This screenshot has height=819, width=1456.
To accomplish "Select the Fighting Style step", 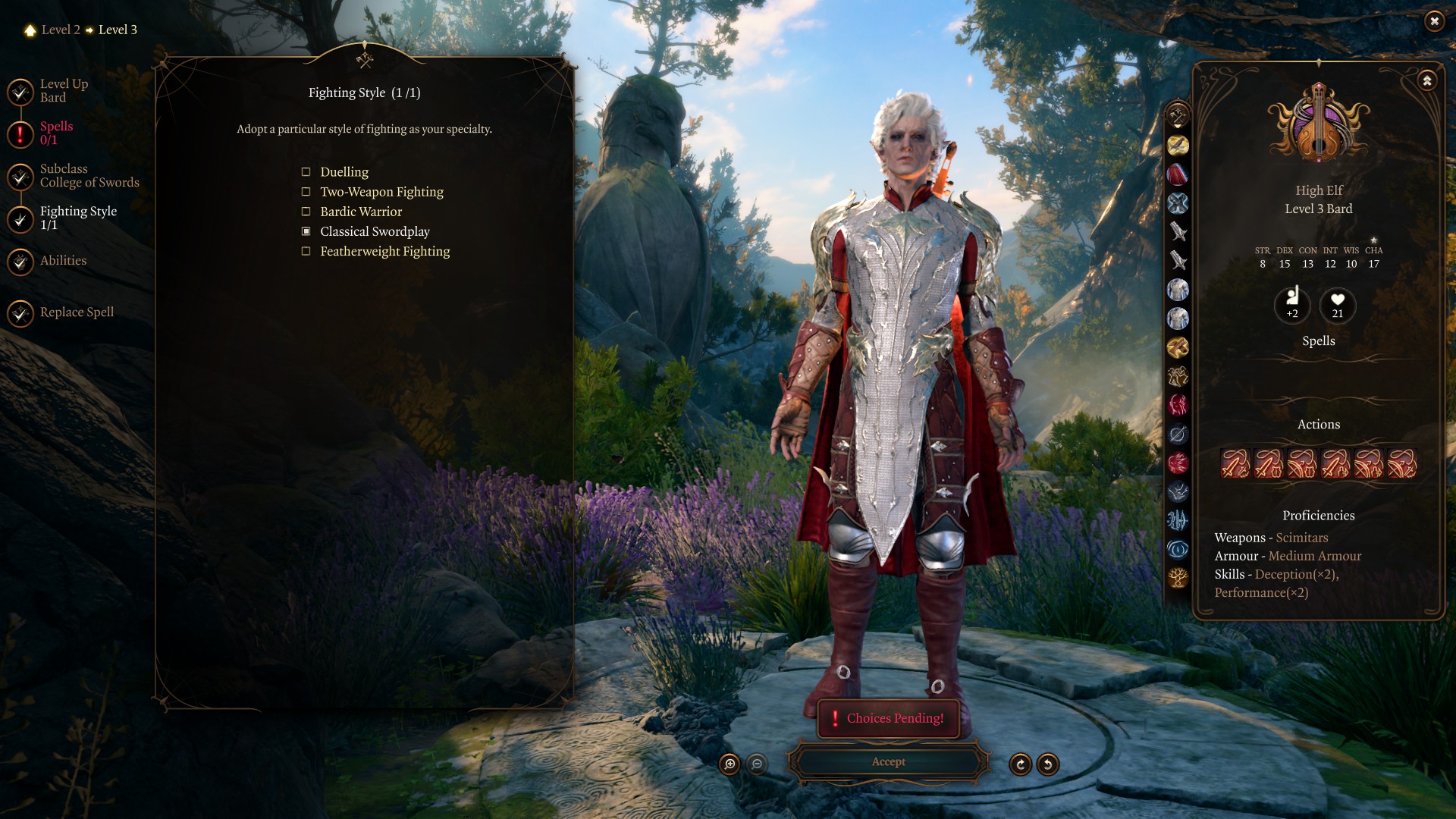I will tap(77, 218).
